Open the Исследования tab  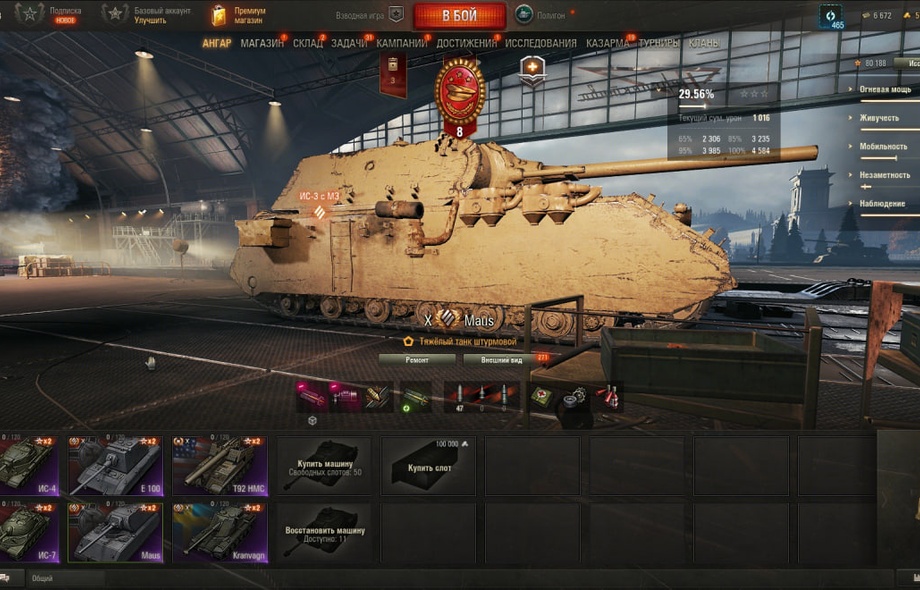541,44
